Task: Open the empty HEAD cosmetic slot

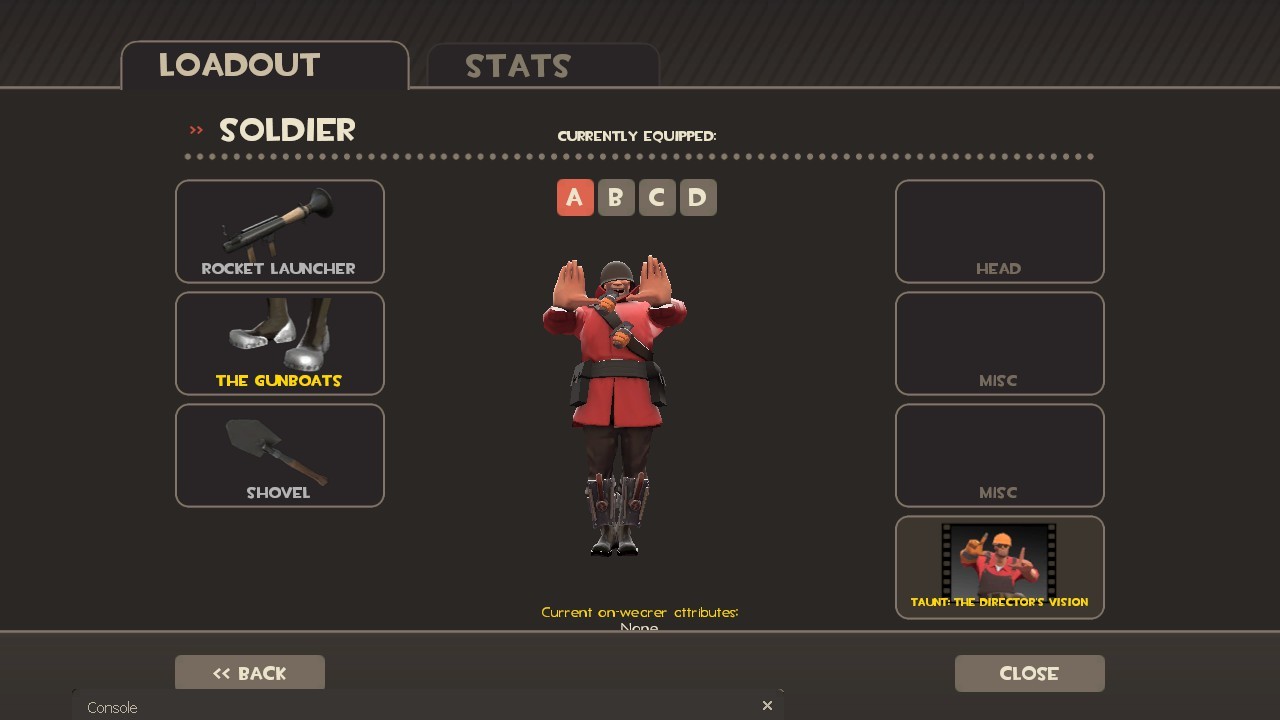Action: (x=999, y=231)
